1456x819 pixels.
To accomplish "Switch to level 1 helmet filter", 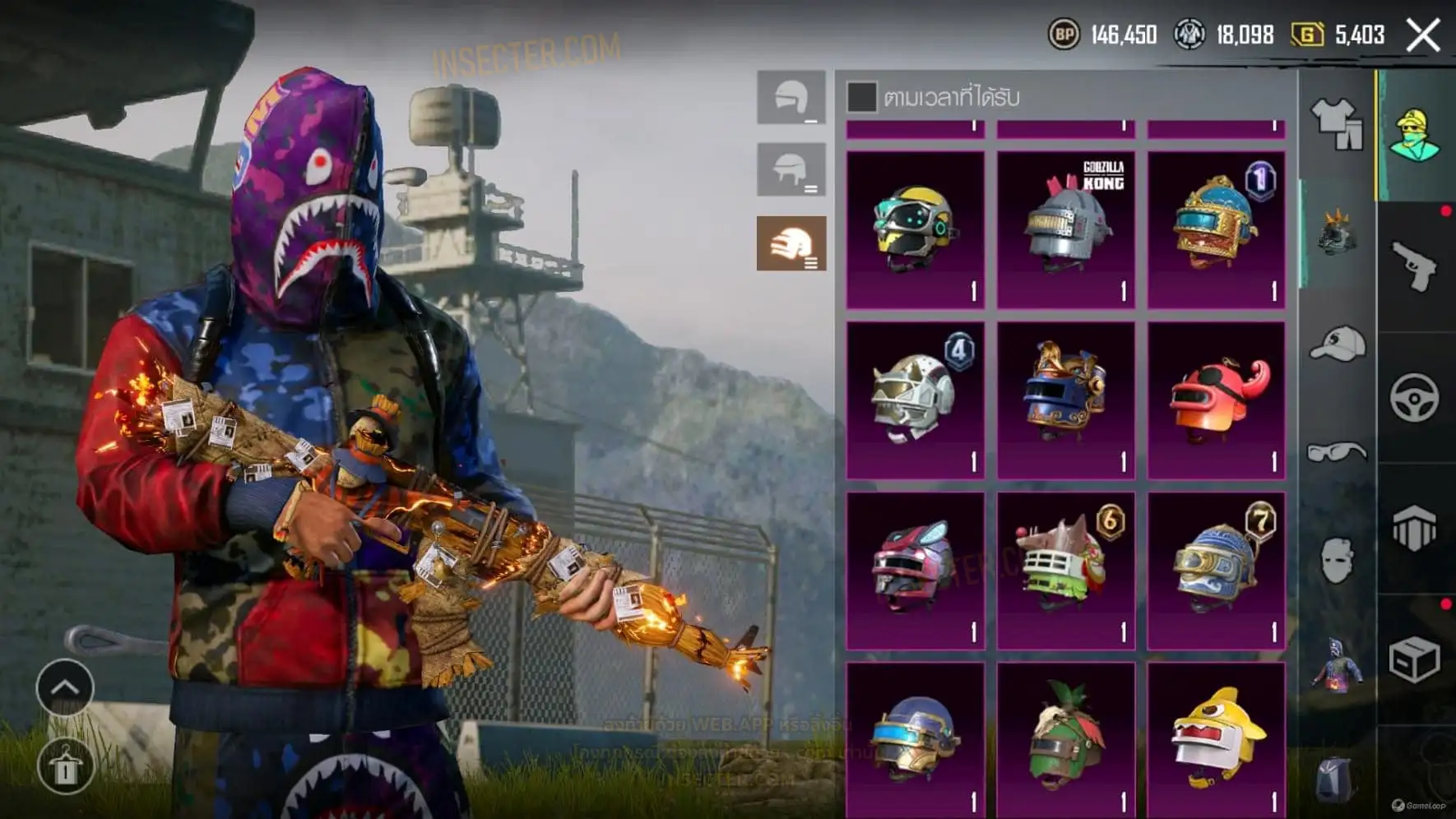I will (791, 98).
